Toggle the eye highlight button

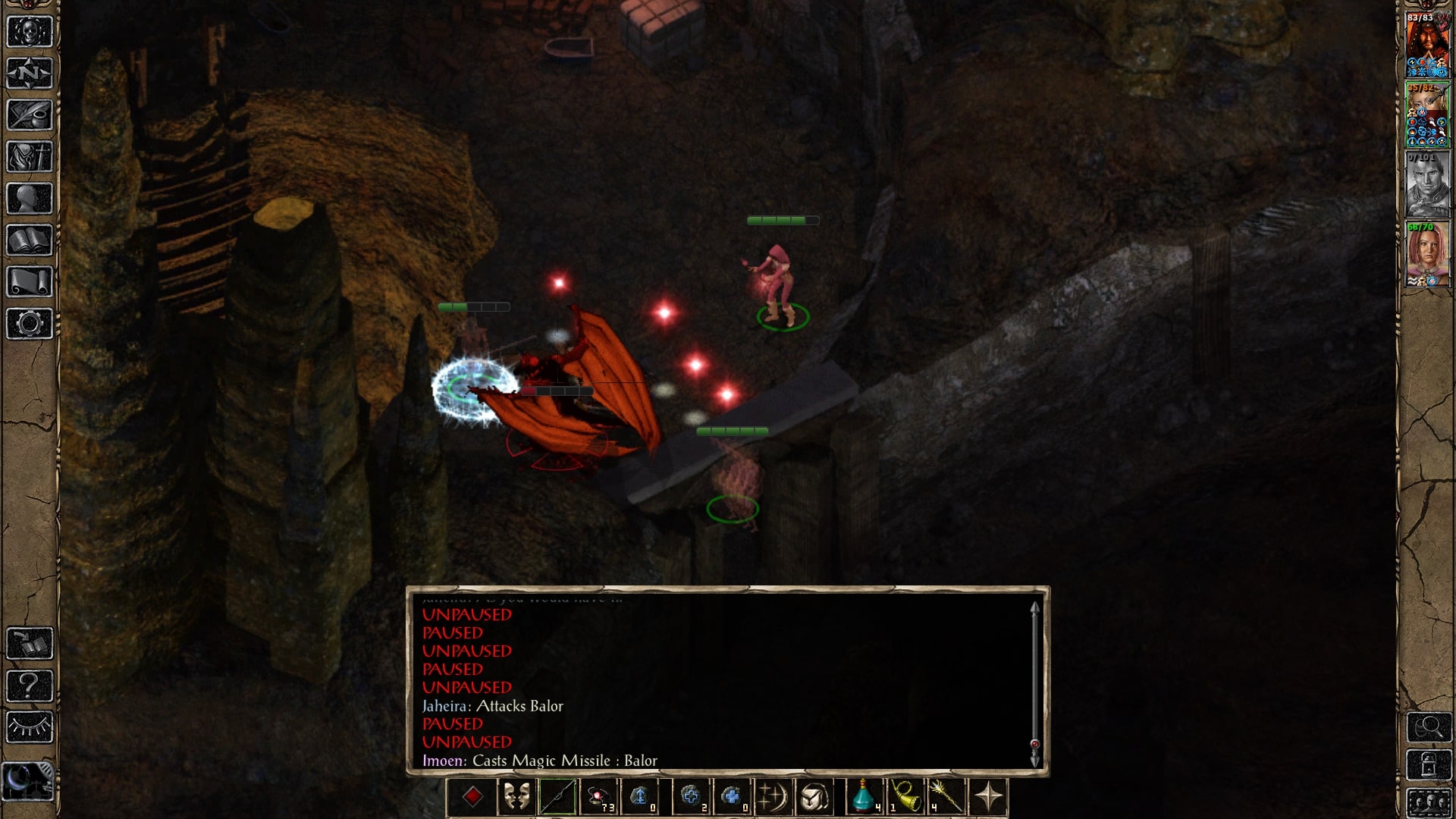click(30, 728)
